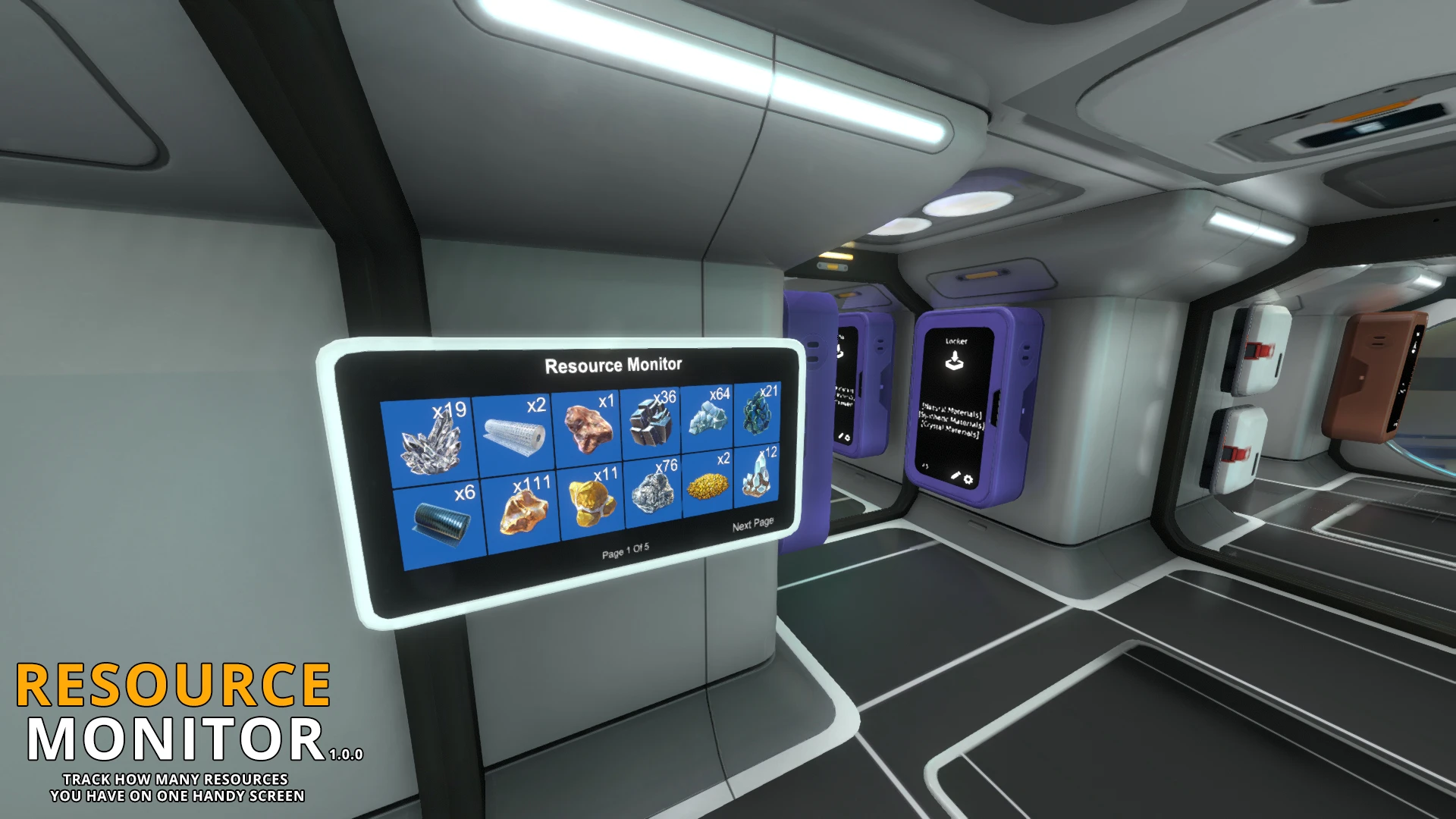Open the locker settings via the gear icon
The height and width of the screenshot is (819, 1456).
click(968, 479)
